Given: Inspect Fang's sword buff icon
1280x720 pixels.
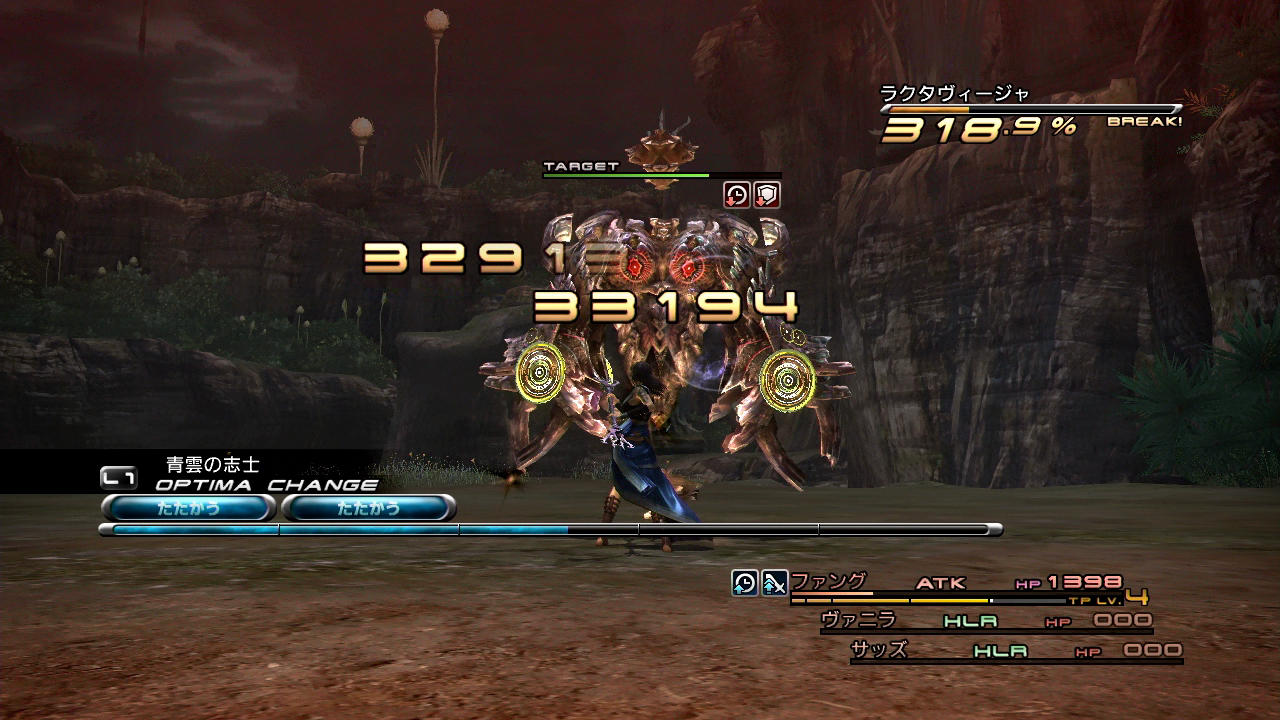Looking at the screenshot, I should pos(774,582).
